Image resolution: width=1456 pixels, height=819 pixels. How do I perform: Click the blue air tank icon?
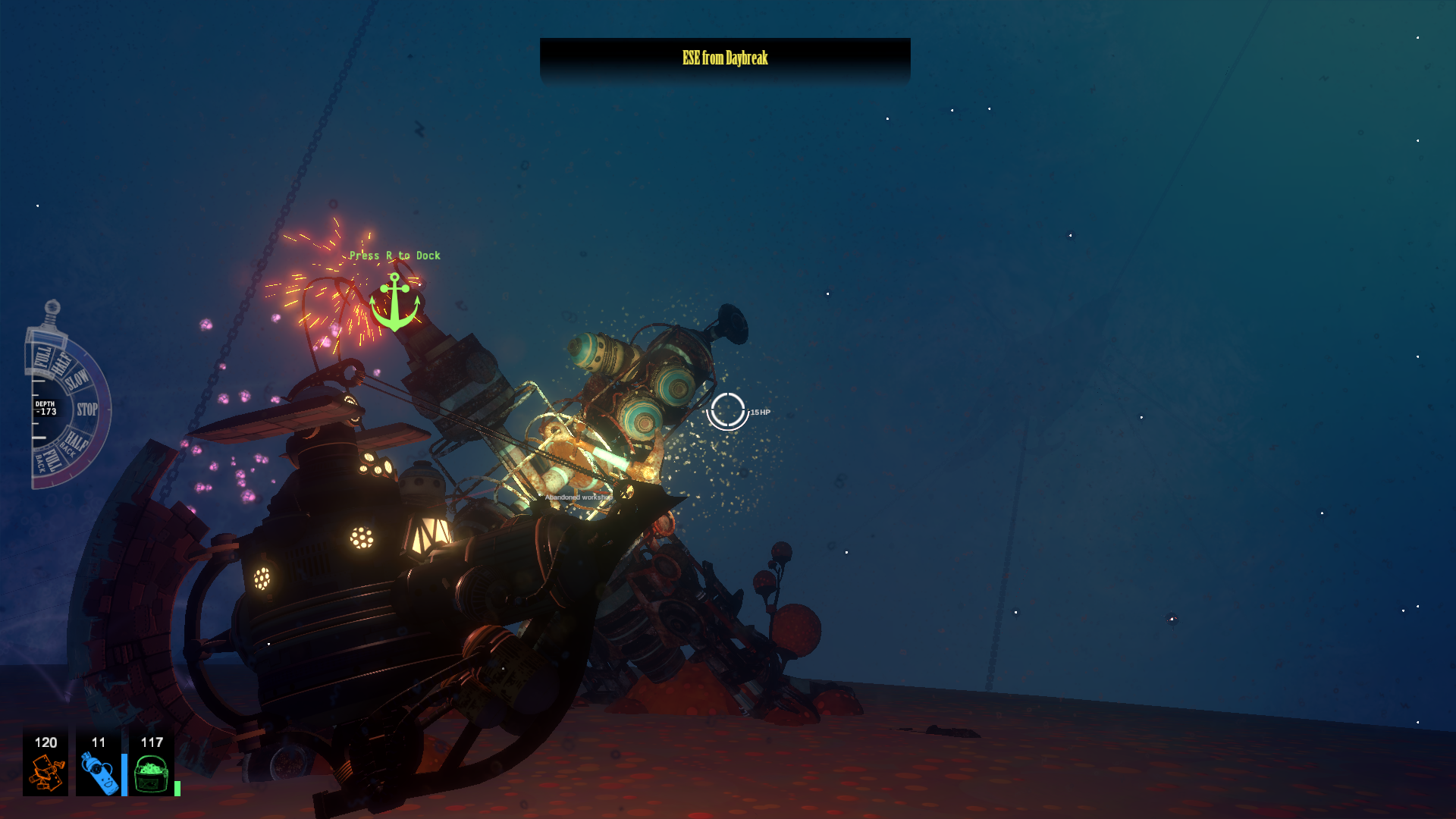[x=99, y=773]
